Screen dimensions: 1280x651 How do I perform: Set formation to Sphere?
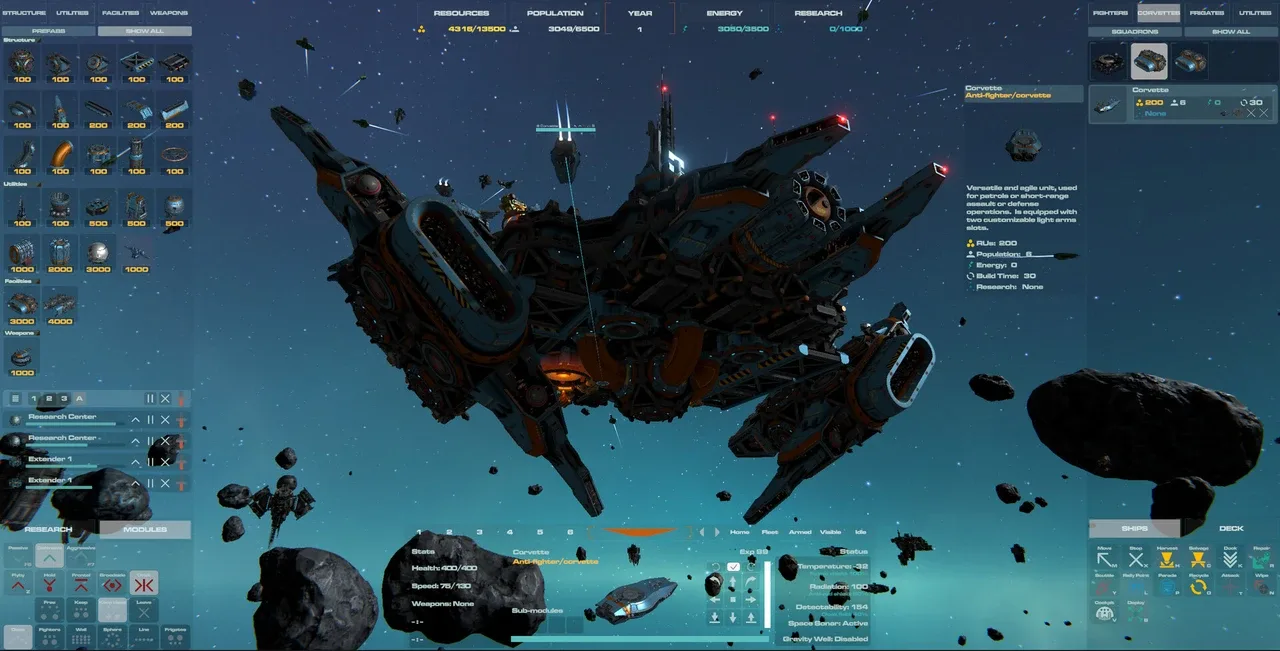[112, 636]
